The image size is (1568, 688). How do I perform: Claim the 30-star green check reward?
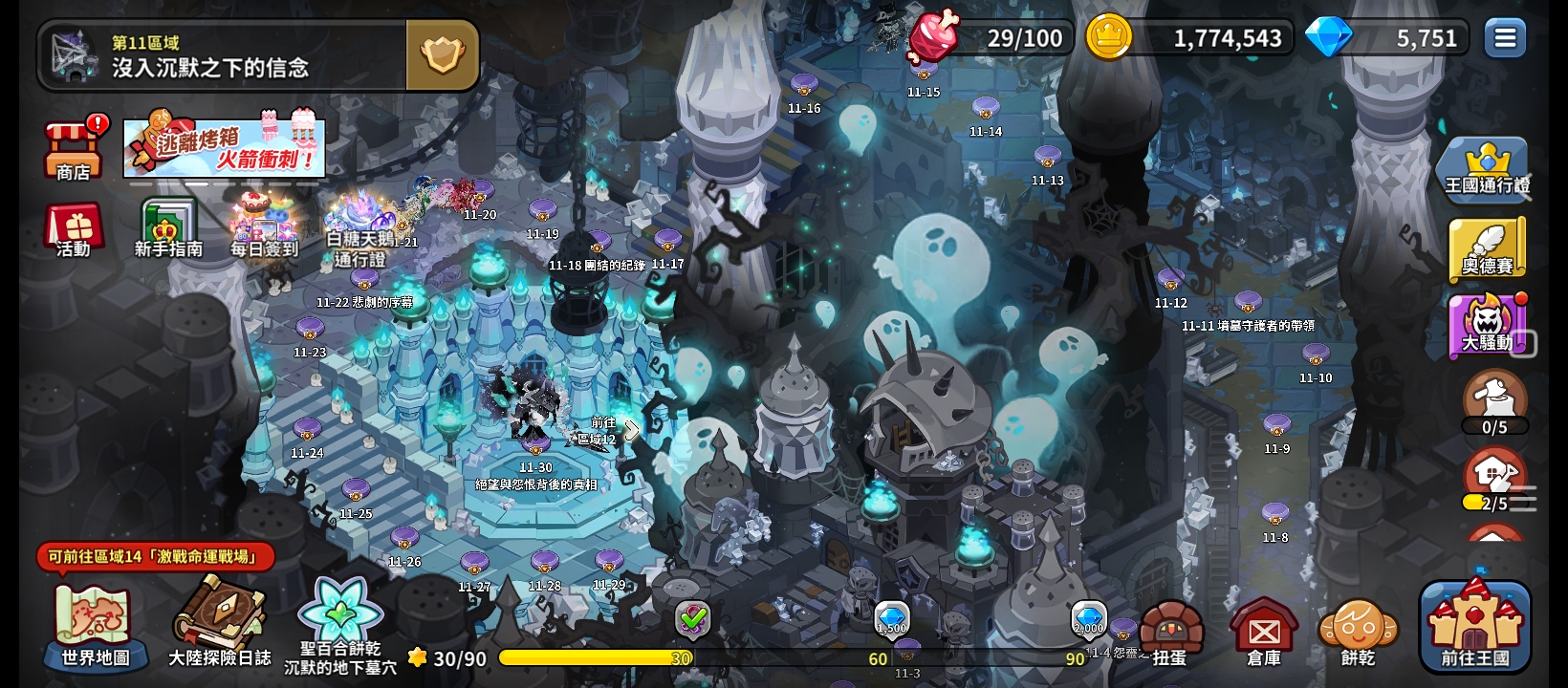click(693, 619)
